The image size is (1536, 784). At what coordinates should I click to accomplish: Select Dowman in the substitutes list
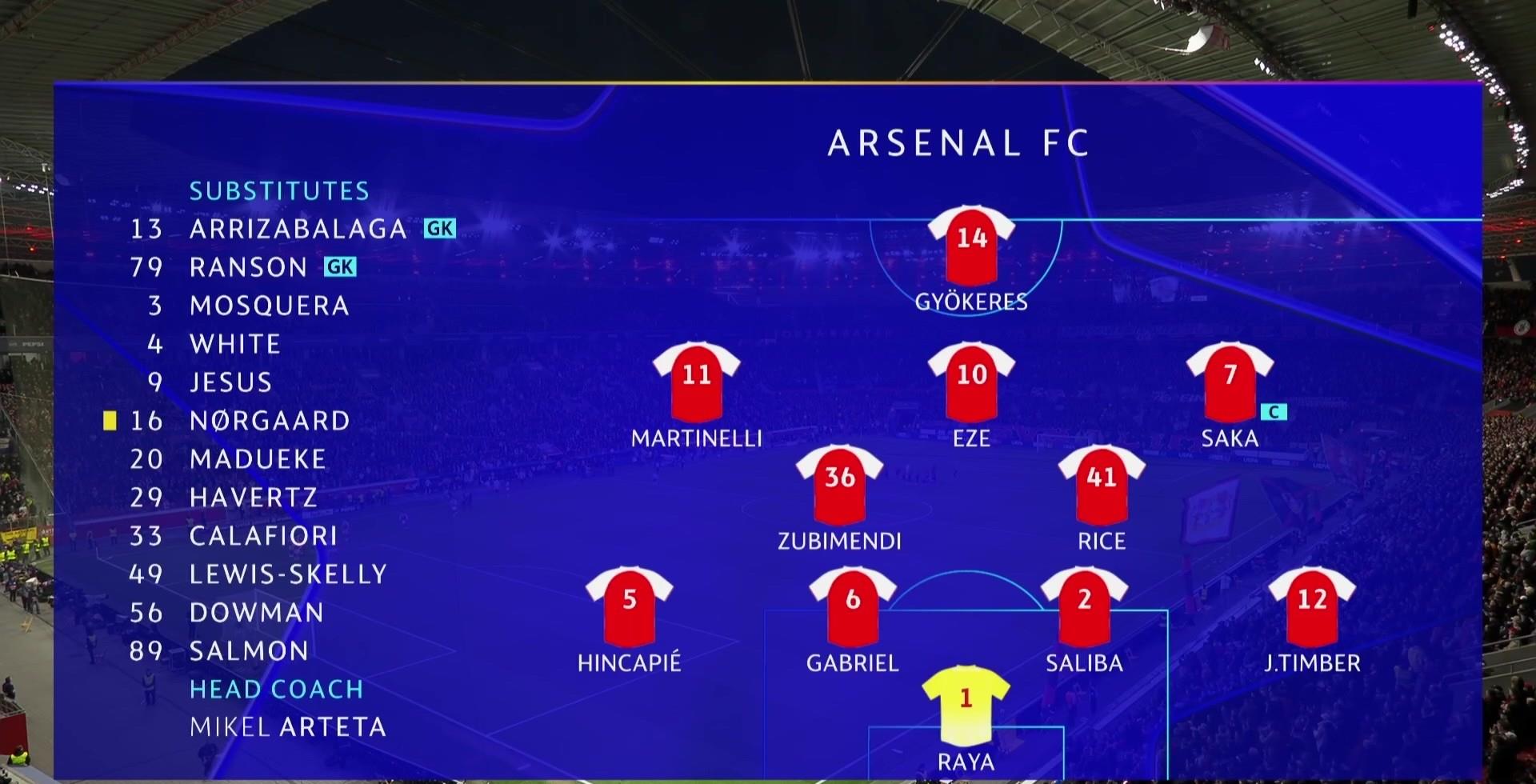tap(256, 613)
